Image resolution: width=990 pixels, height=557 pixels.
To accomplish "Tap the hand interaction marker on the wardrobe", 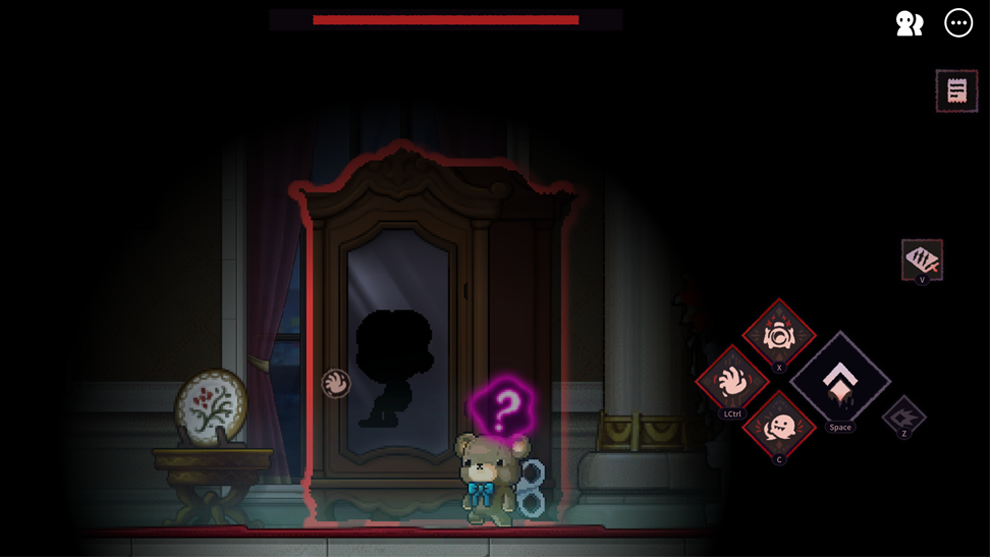I will coord(336,383).
